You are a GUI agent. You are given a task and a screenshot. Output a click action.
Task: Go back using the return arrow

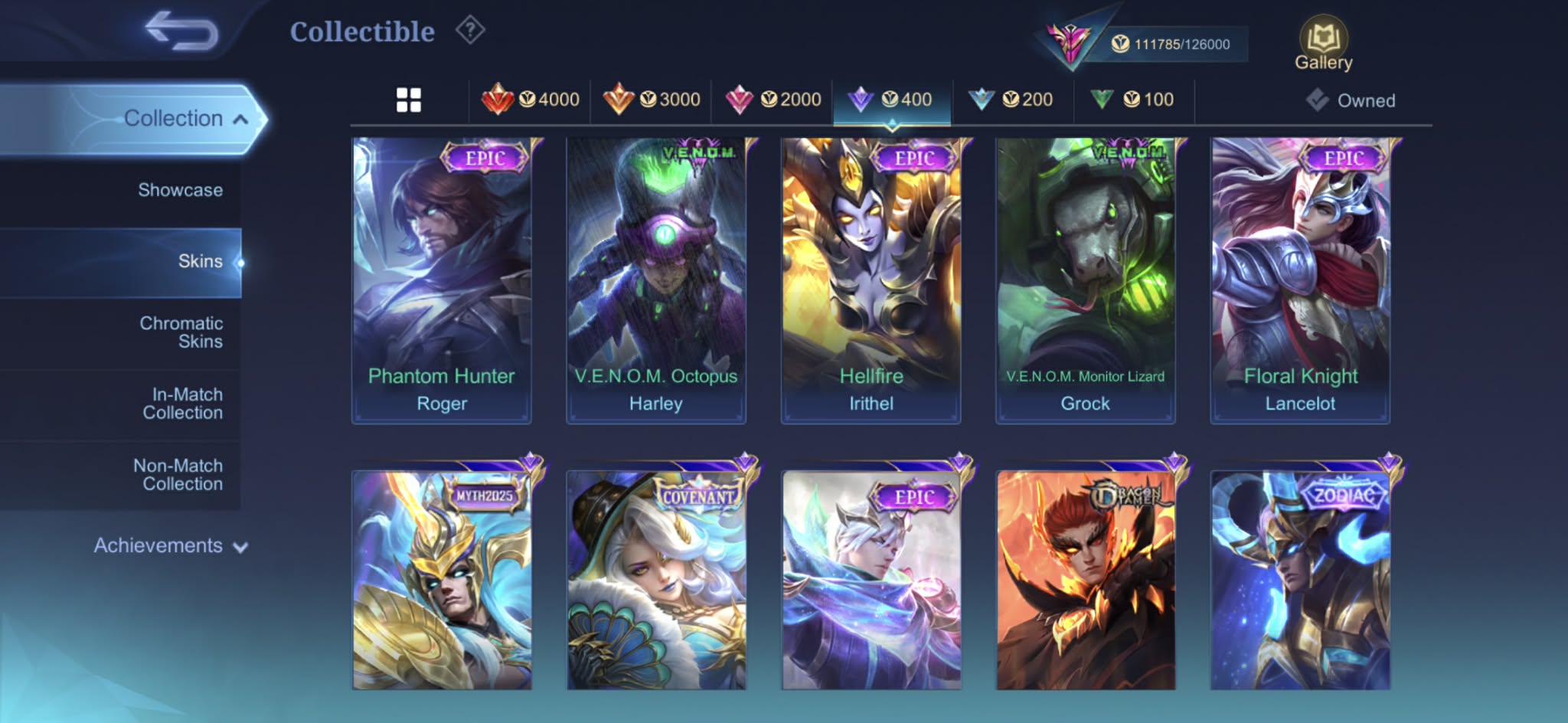181,31
